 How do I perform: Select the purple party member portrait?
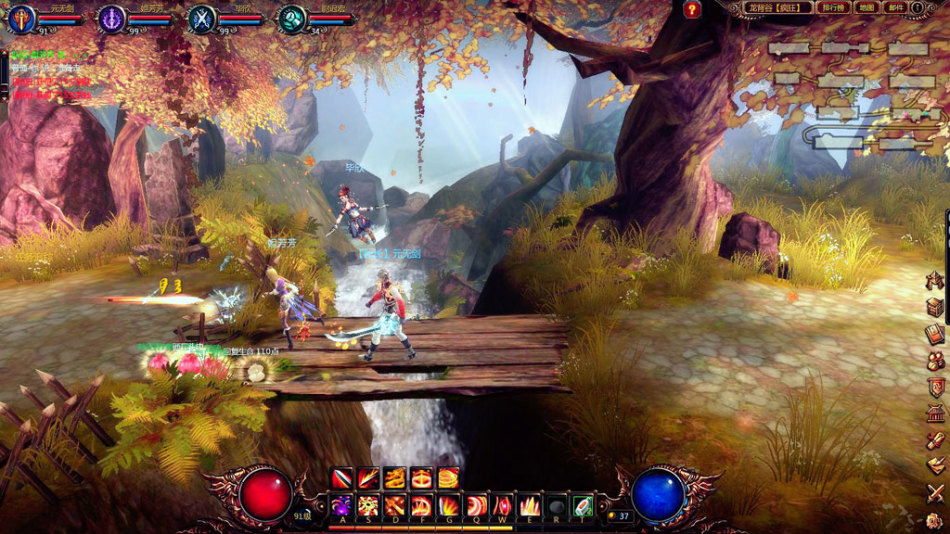(x=112, y=17)
